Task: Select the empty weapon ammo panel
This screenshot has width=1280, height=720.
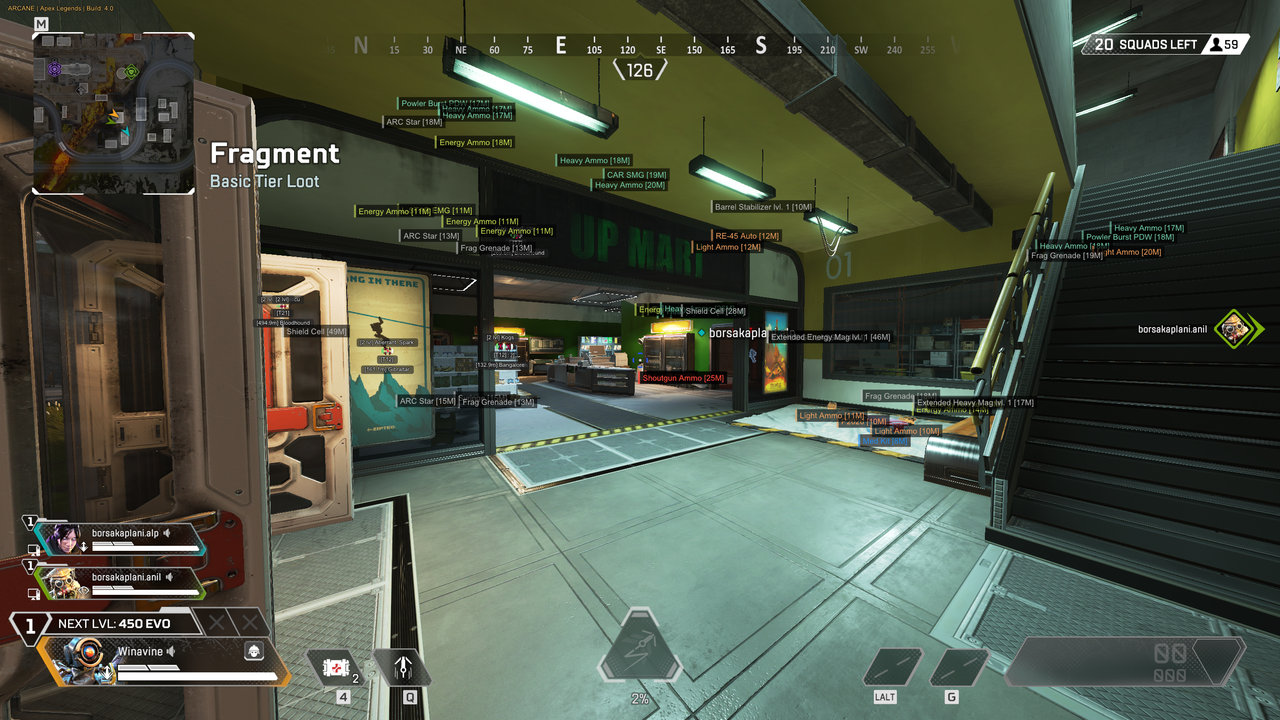Action: coord(1125,661)
